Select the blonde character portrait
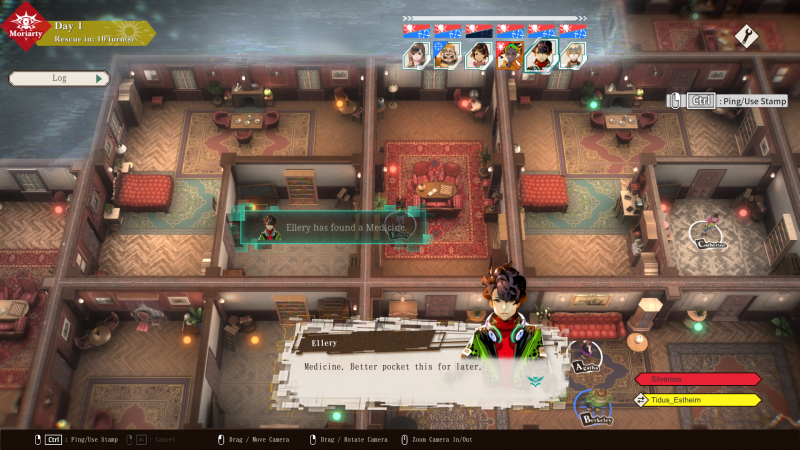 pyautogui.click(x=572, y=55)
